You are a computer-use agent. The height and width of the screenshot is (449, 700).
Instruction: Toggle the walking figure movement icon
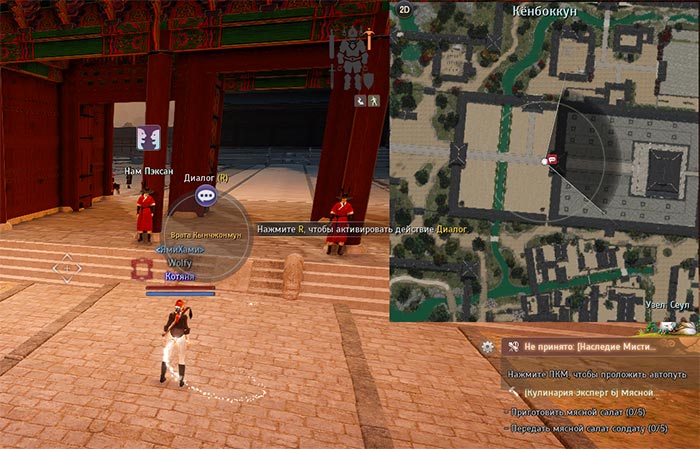[372, 101]
